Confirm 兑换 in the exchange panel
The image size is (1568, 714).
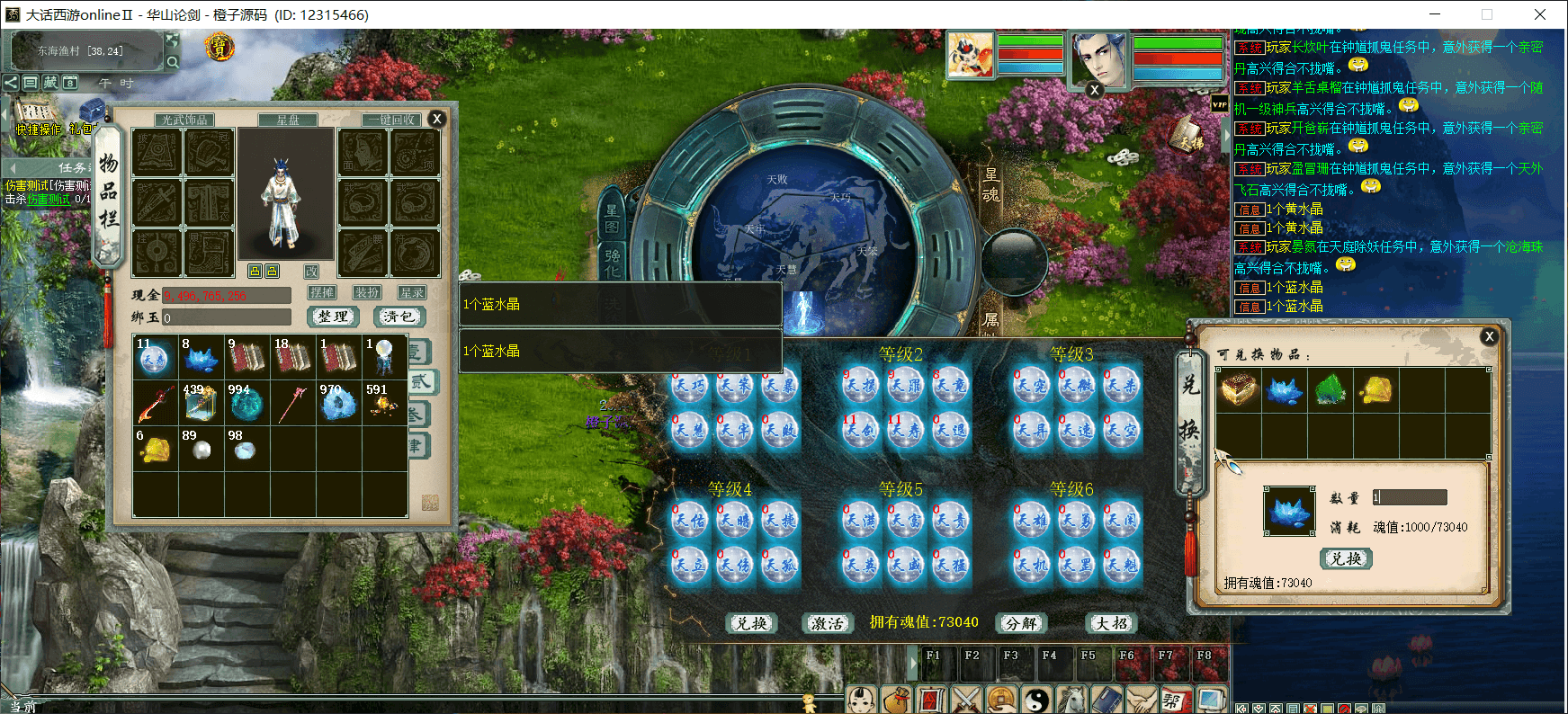(1346, 558)
